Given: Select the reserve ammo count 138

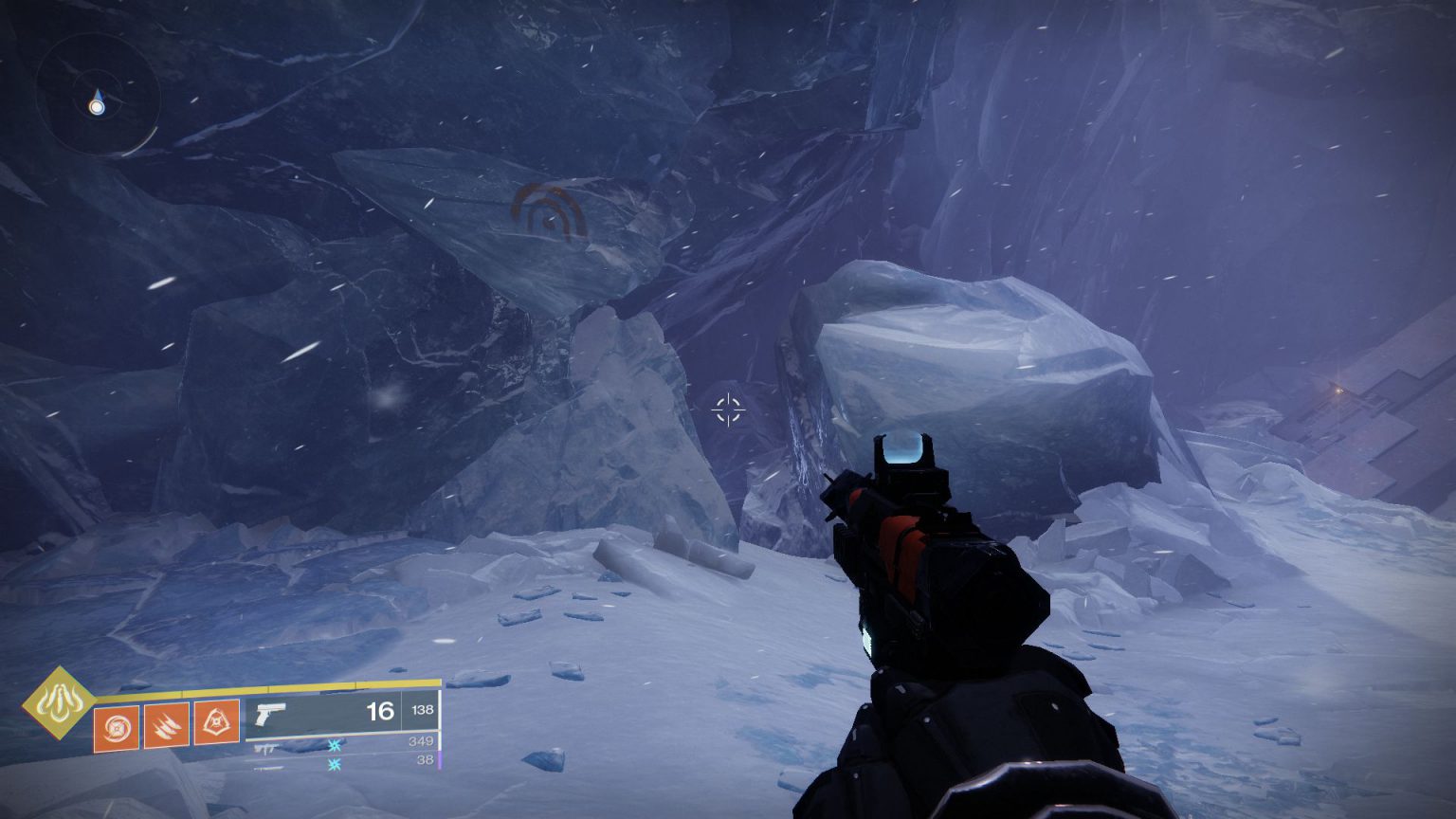Looking at the screenshot, I should 423,711.
